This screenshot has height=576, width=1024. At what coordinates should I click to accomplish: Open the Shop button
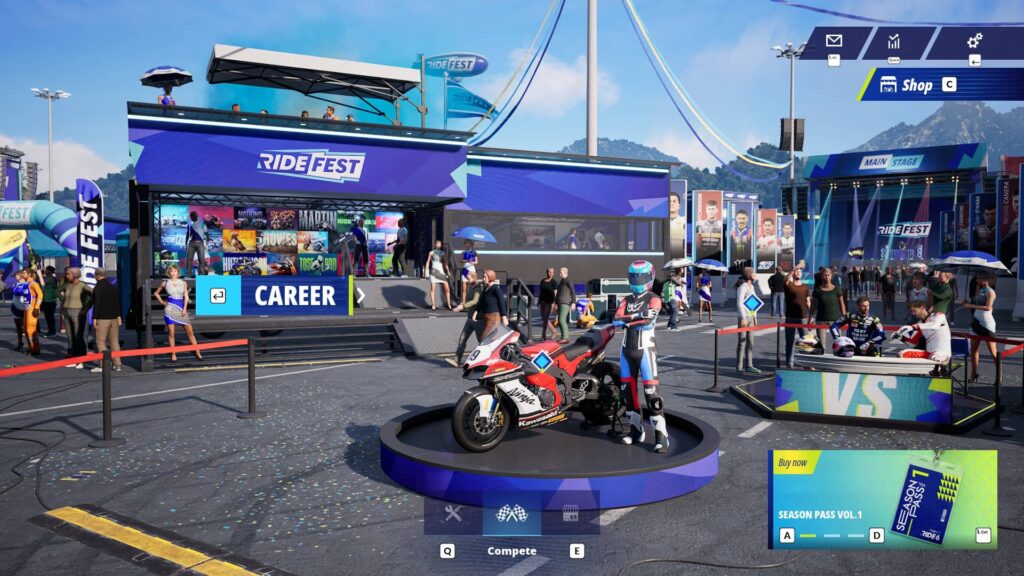[x=915, y=85]
